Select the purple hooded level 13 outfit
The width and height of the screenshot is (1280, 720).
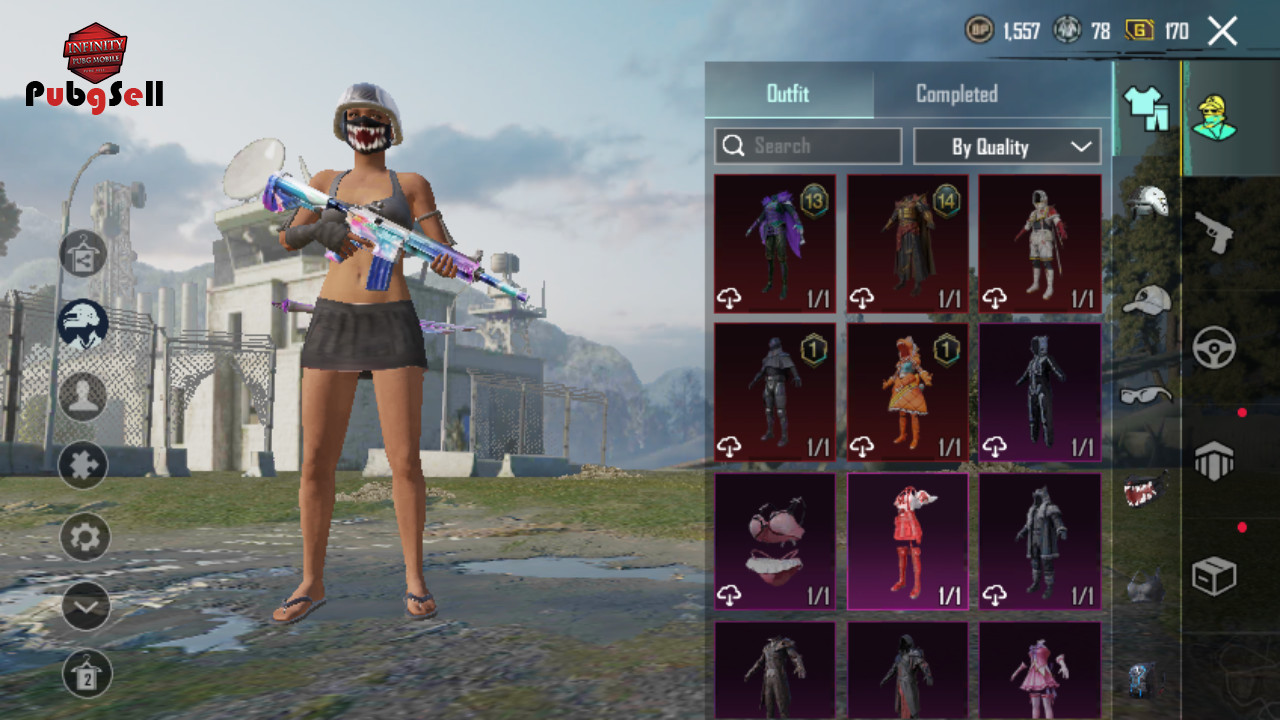tap(775, 243)
